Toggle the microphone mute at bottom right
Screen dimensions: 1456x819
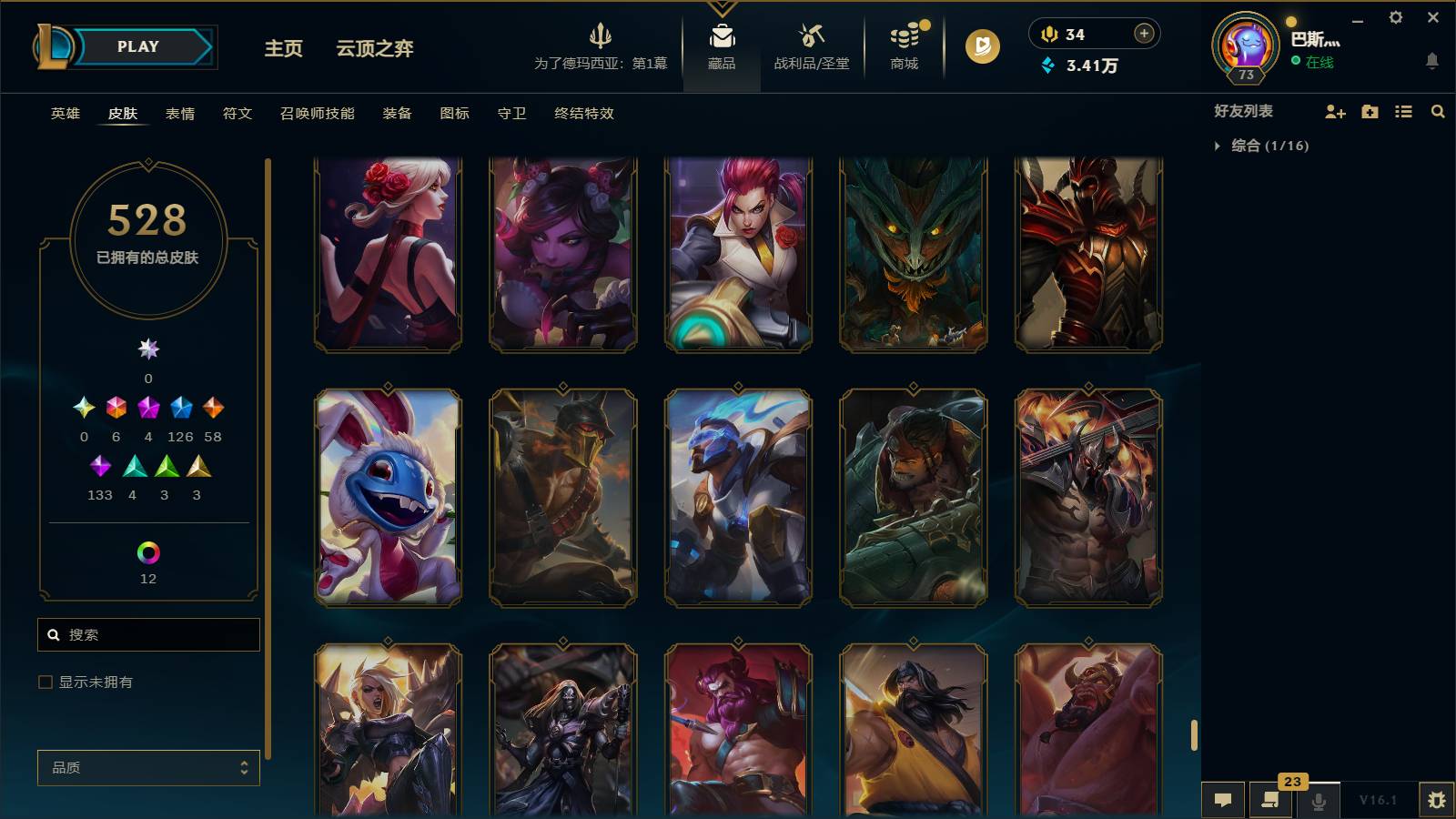[x=1317, y=800]
